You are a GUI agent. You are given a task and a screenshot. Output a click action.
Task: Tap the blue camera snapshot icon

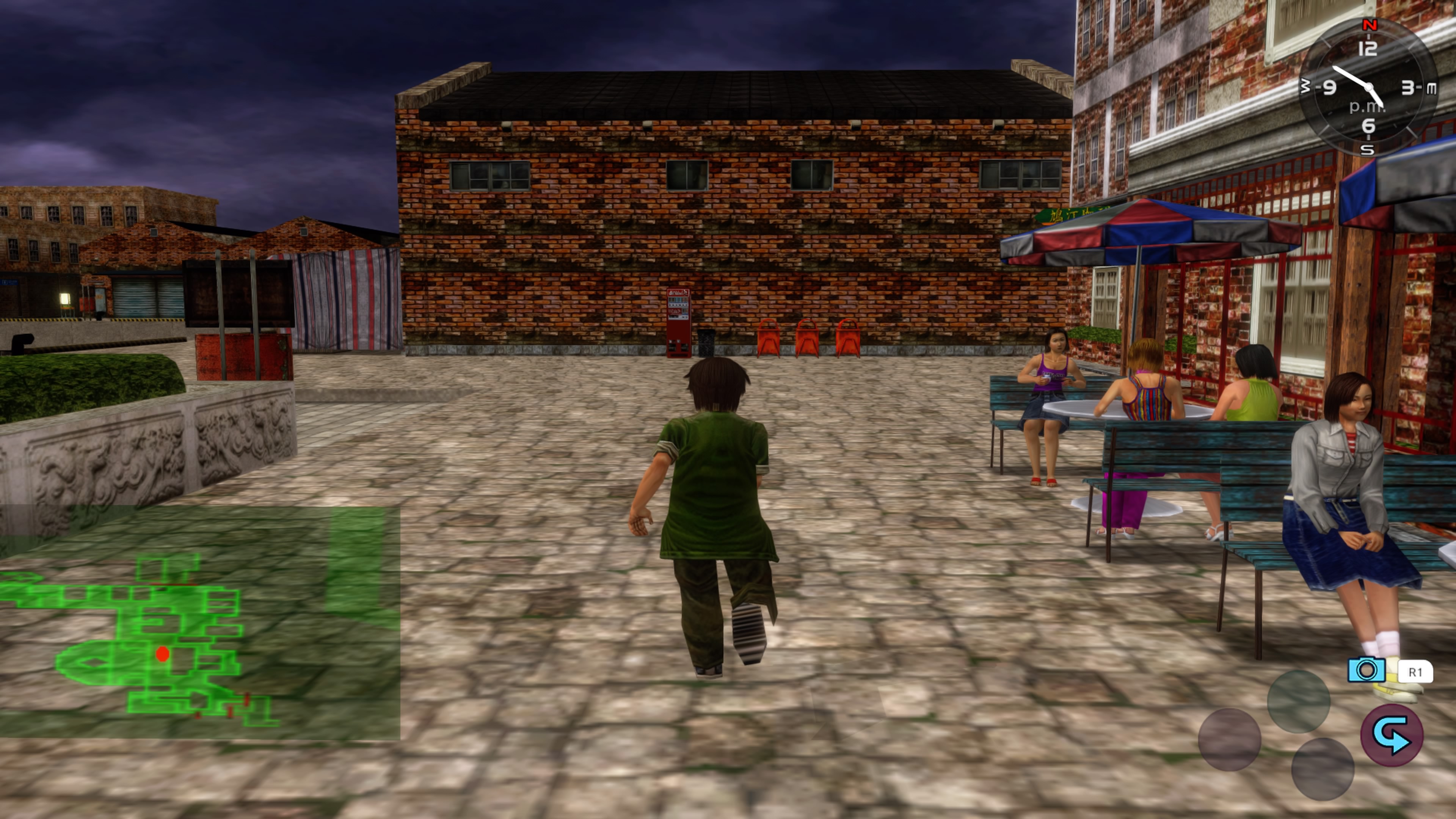point(1366,670)
